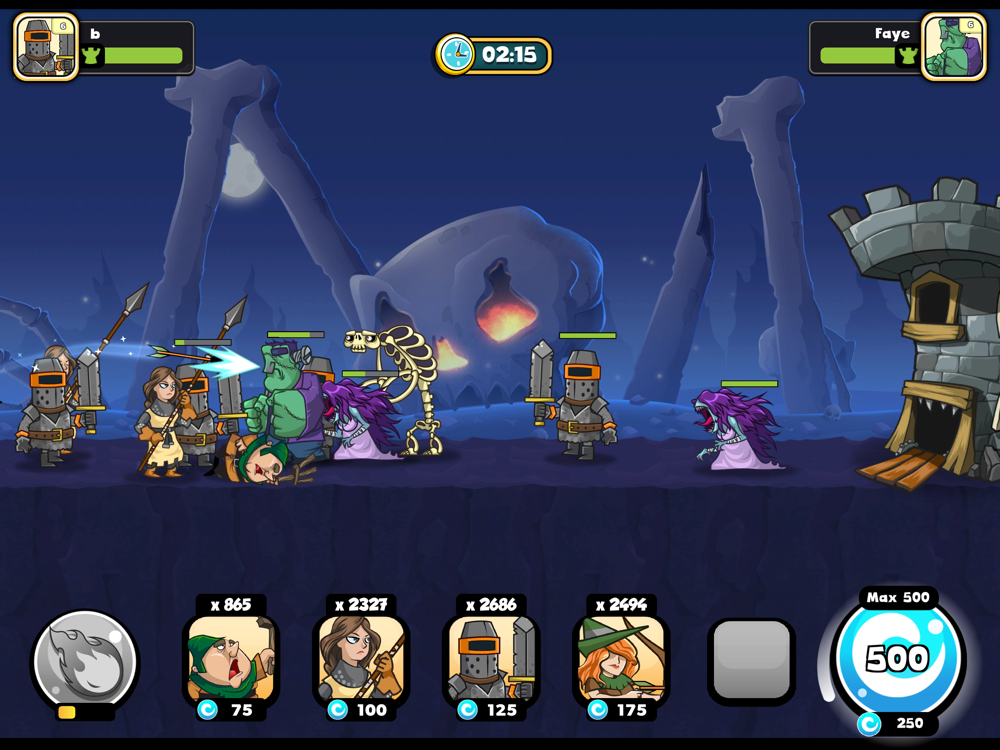Tap Faye's green monster avatar portrait
Image resolution: width=1000 pixels, height=750 pixels.
pyautogui.click(x=953, y=47)
